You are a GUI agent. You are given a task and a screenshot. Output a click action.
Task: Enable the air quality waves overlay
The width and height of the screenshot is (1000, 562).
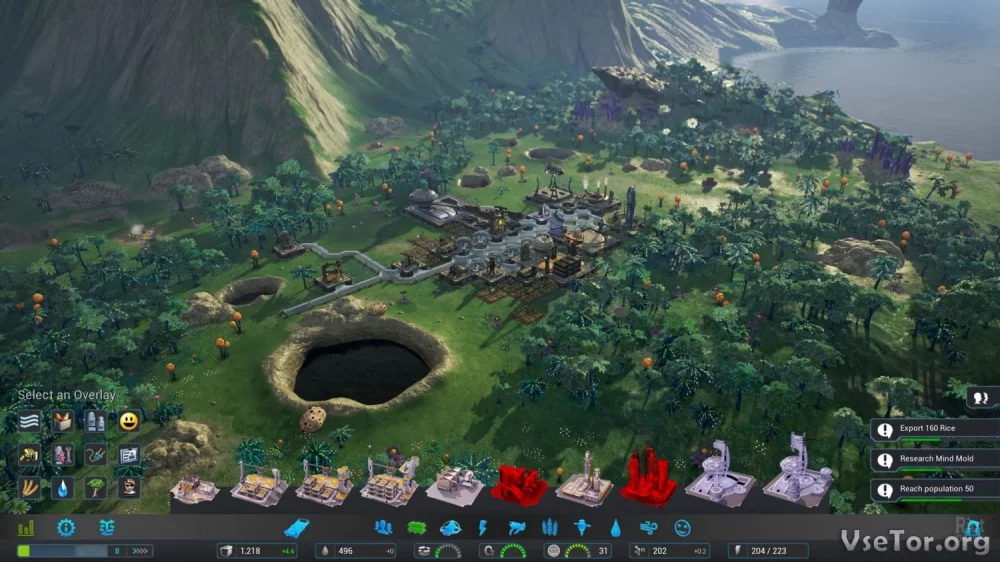(29, 421)
